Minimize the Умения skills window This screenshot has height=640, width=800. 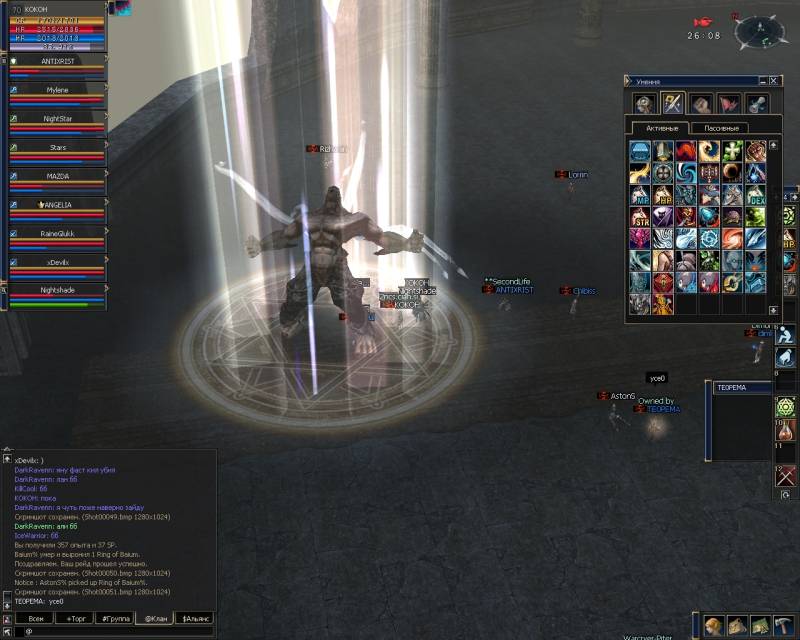761,81
